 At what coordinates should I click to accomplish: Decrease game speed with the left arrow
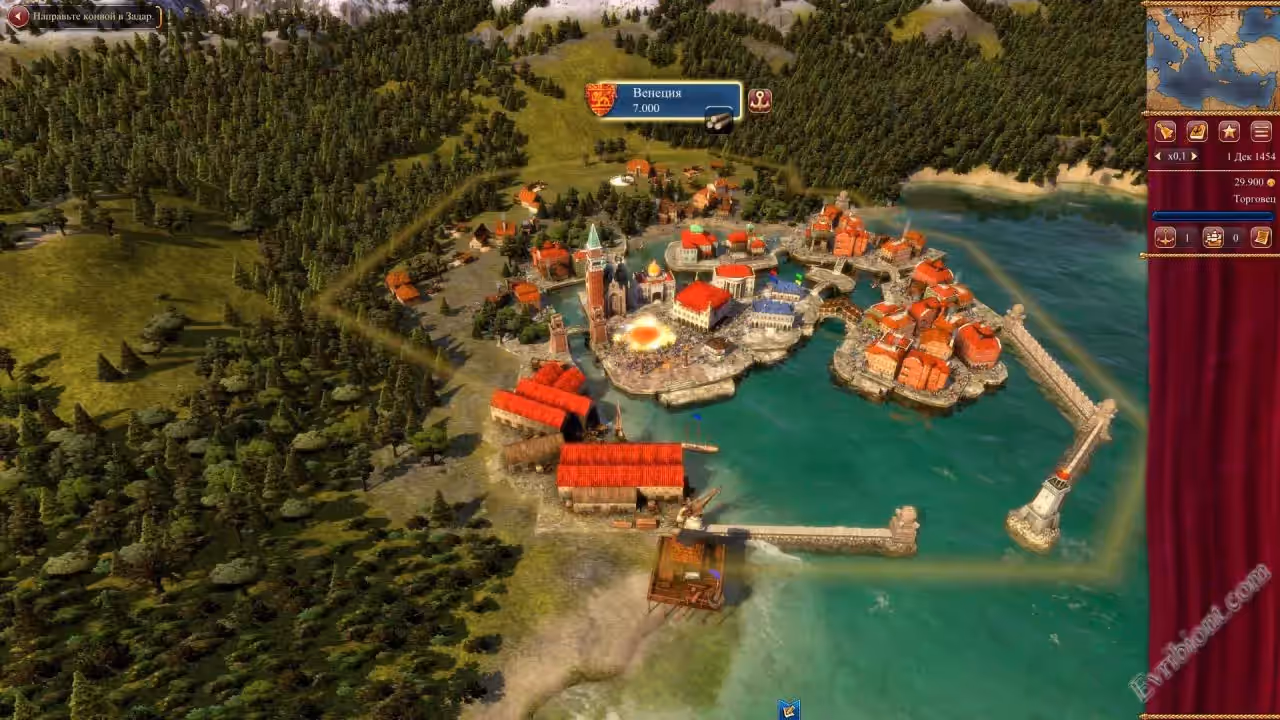tap(1158, 157)
